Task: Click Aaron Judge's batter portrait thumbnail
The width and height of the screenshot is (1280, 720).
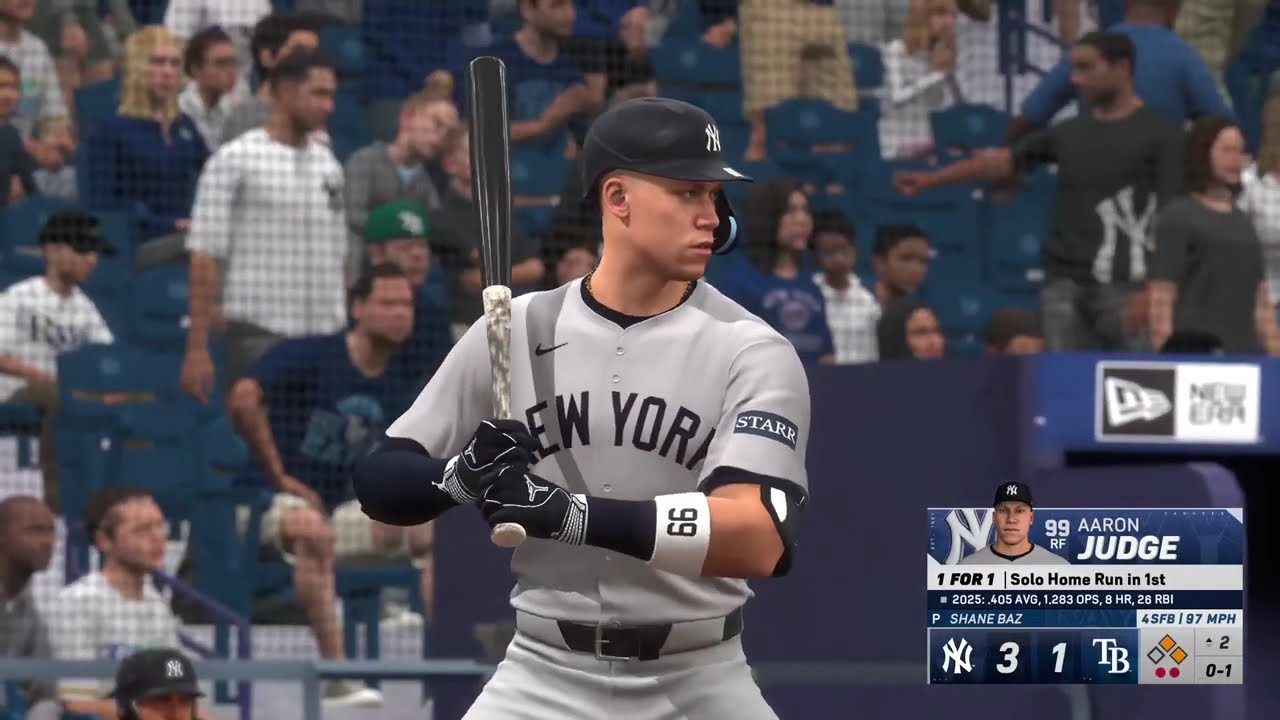Action: pos(1012,524)
